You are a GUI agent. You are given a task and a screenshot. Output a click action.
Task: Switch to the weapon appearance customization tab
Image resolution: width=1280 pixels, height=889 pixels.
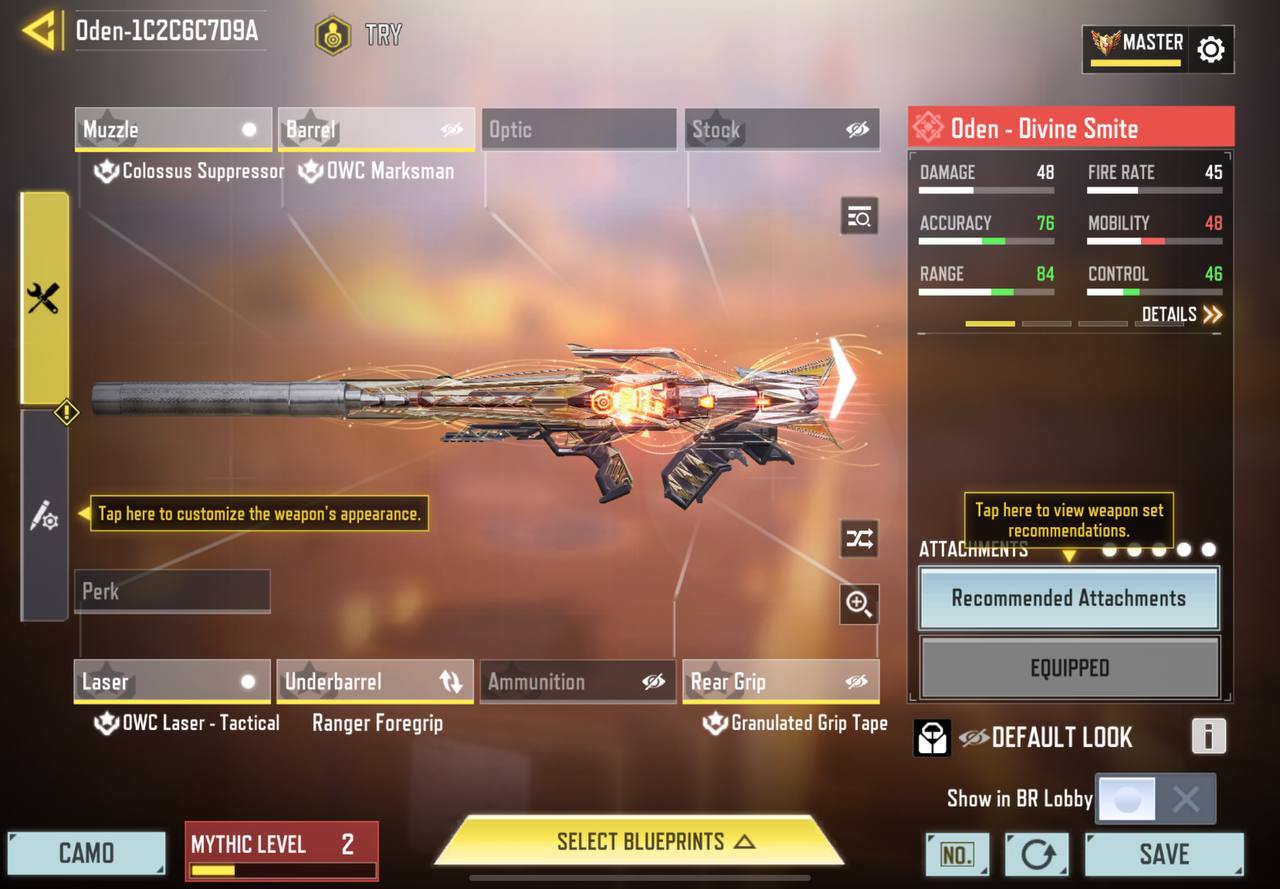pos(44,516)
